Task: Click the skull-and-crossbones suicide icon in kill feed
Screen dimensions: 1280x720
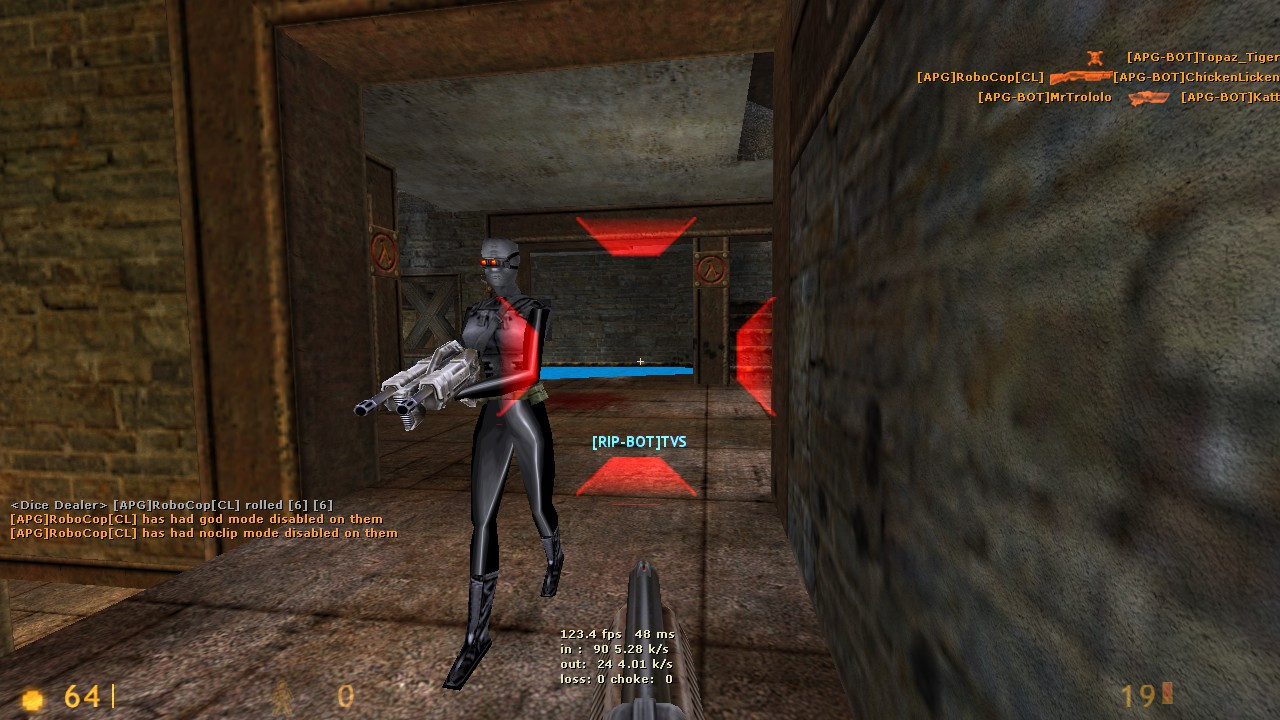Action: [1096, 58]
